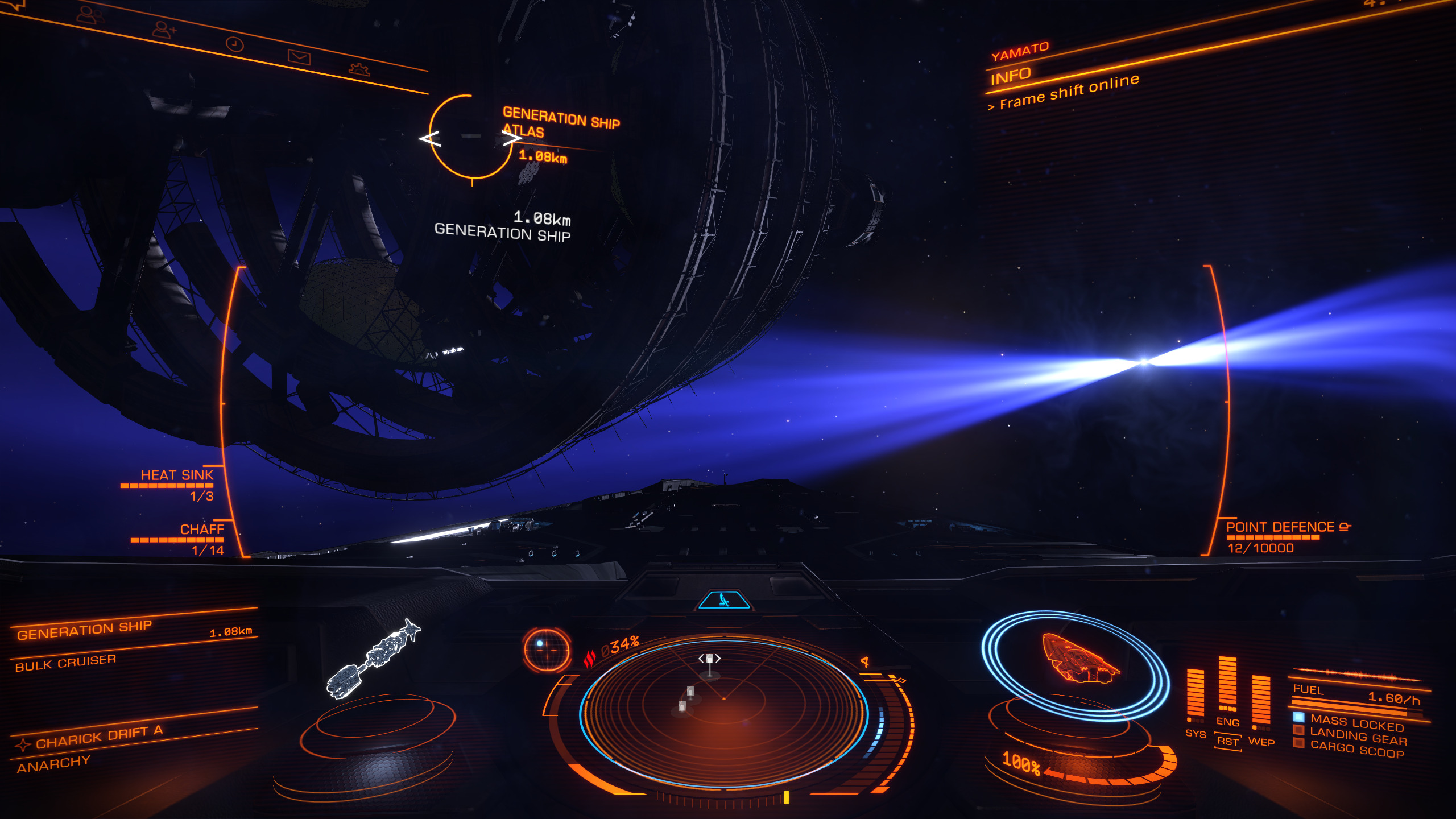The image size is (1456, 819).
Task: Click the circular radar scanner
Action: 723,711
